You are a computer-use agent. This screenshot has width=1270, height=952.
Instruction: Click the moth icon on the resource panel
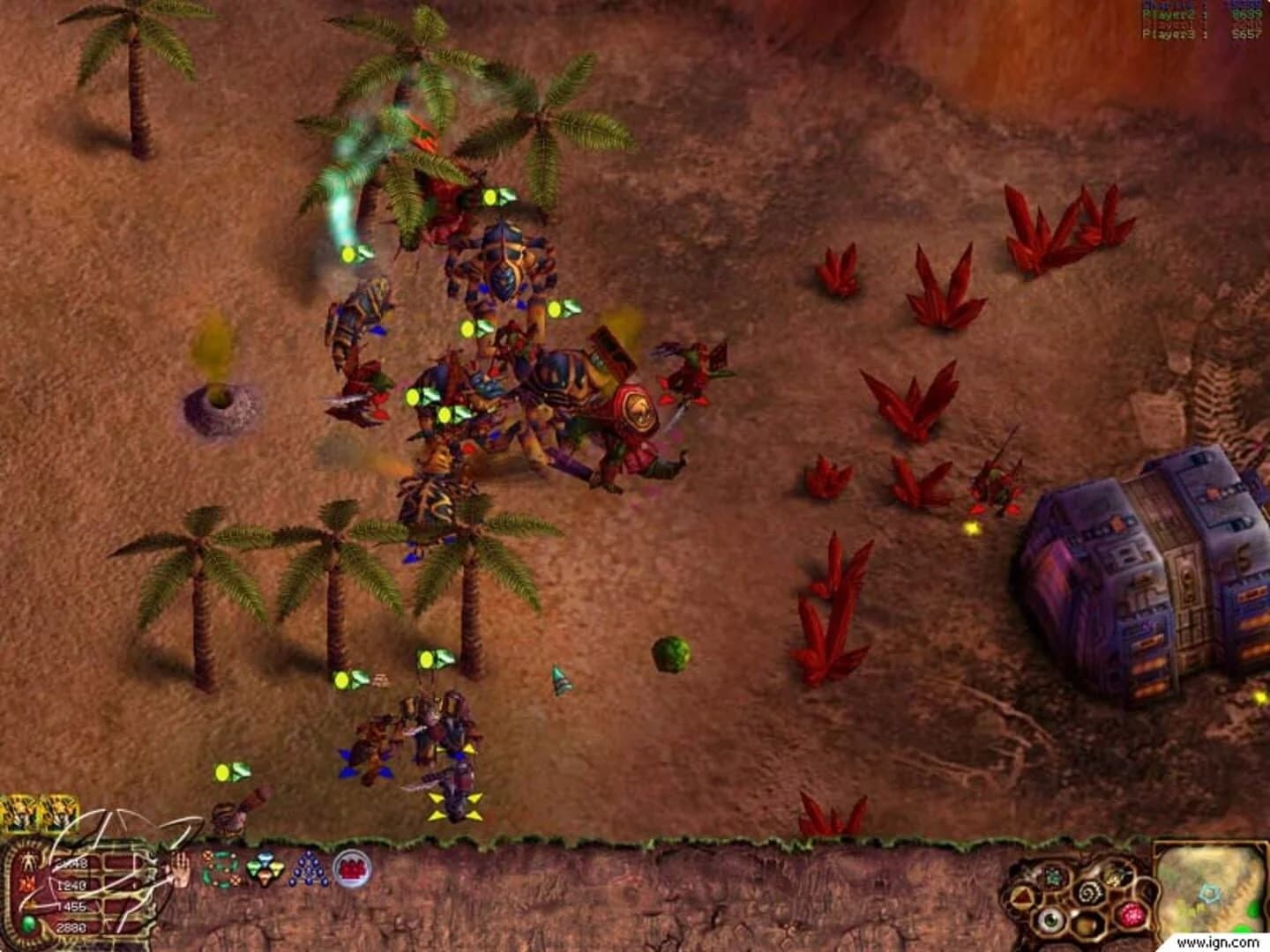(x=27, y=883)
